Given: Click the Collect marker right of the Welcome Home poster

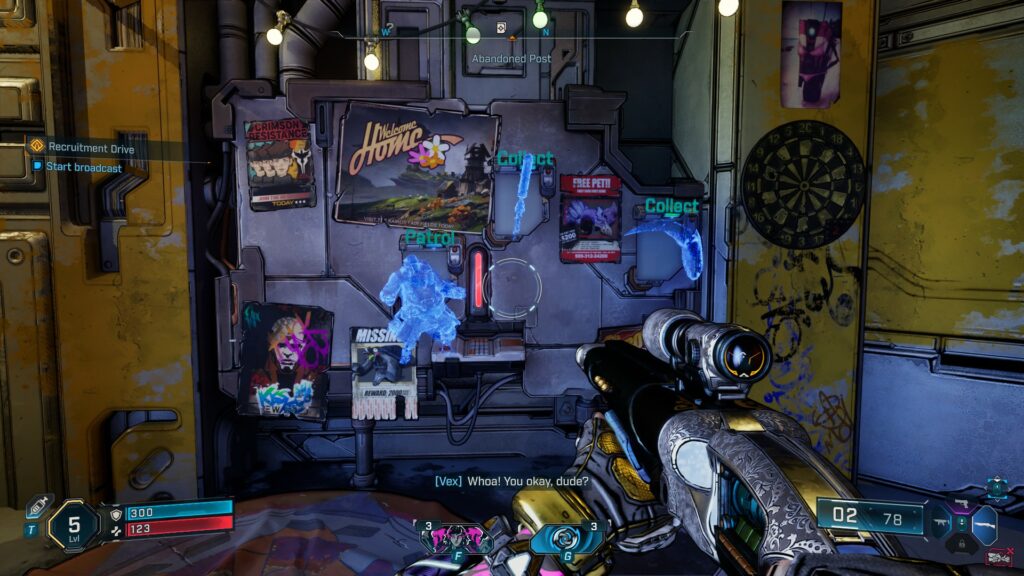Looking at the screenshot, I should click(x=525, y=159).
